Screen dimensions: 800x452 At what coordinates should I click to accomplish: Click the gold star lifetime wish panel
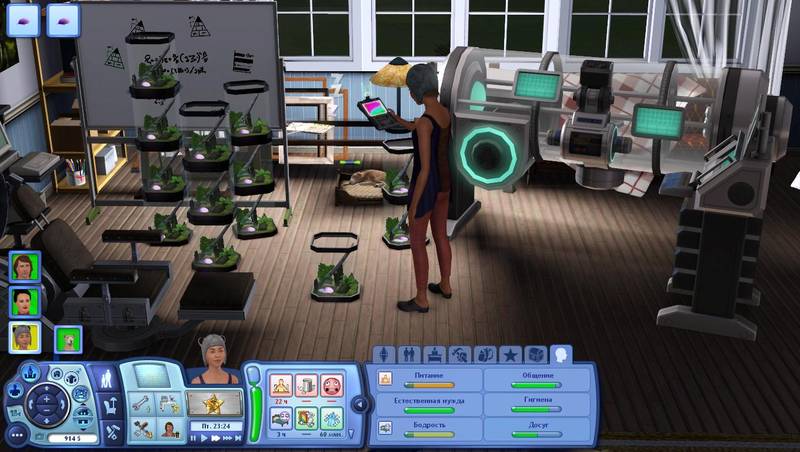click(214, 404)
